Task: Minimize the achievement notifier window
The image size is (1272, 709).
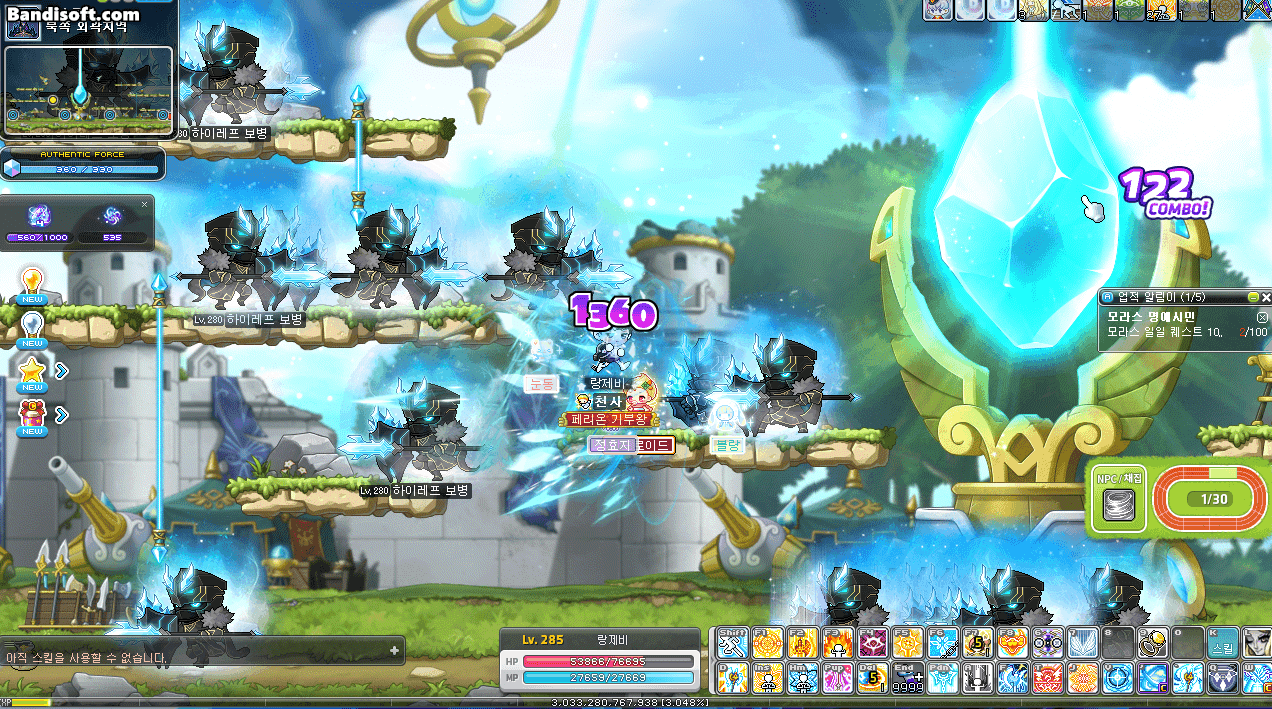Action: pyautogui.click(x=1253, y=297)
